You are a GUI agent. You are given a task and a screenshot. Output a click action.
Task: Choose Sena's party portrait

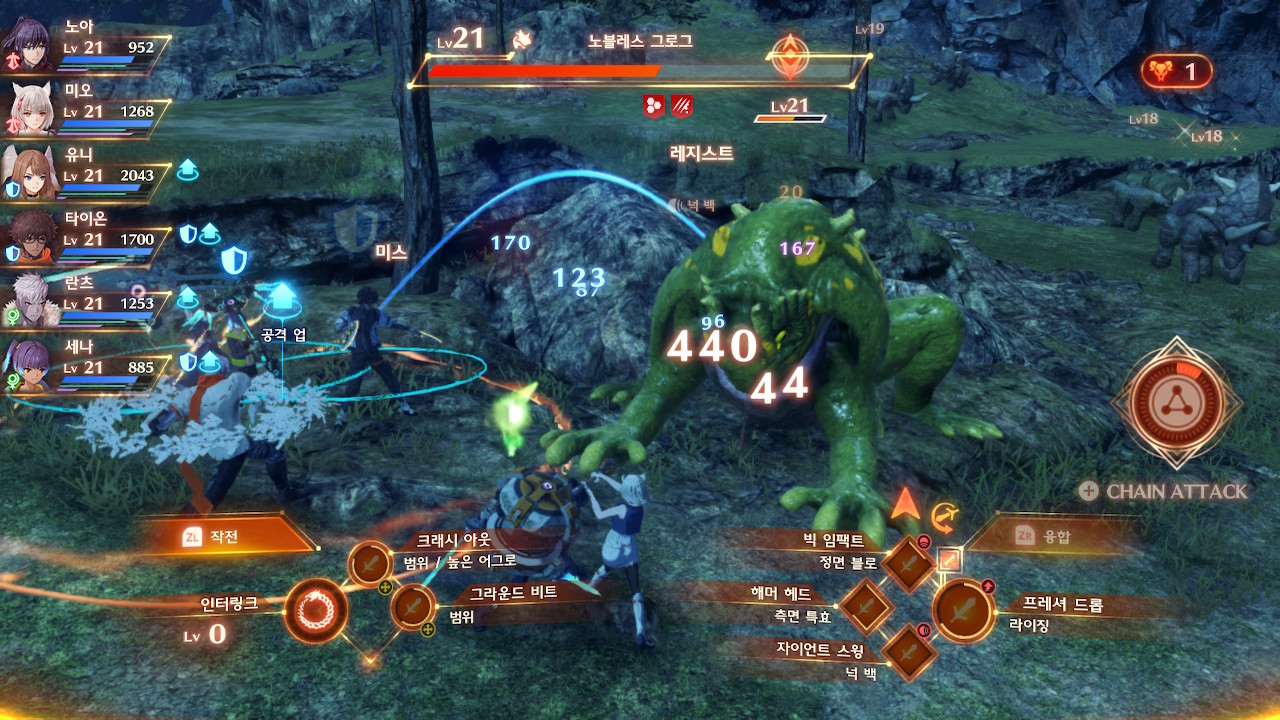(31, 365)
